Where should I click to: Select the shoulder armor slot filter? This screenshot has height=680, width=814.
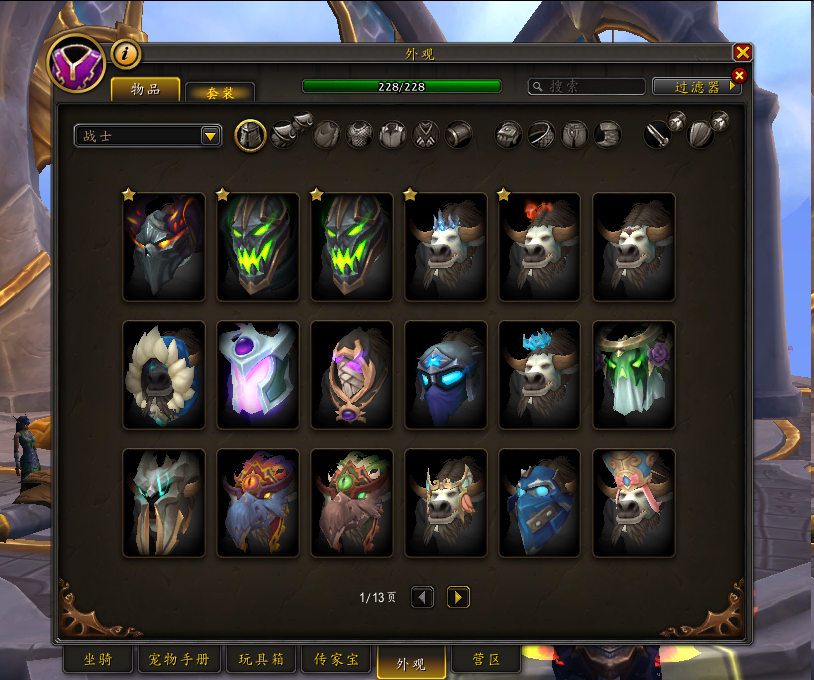[x=285, y=134]
